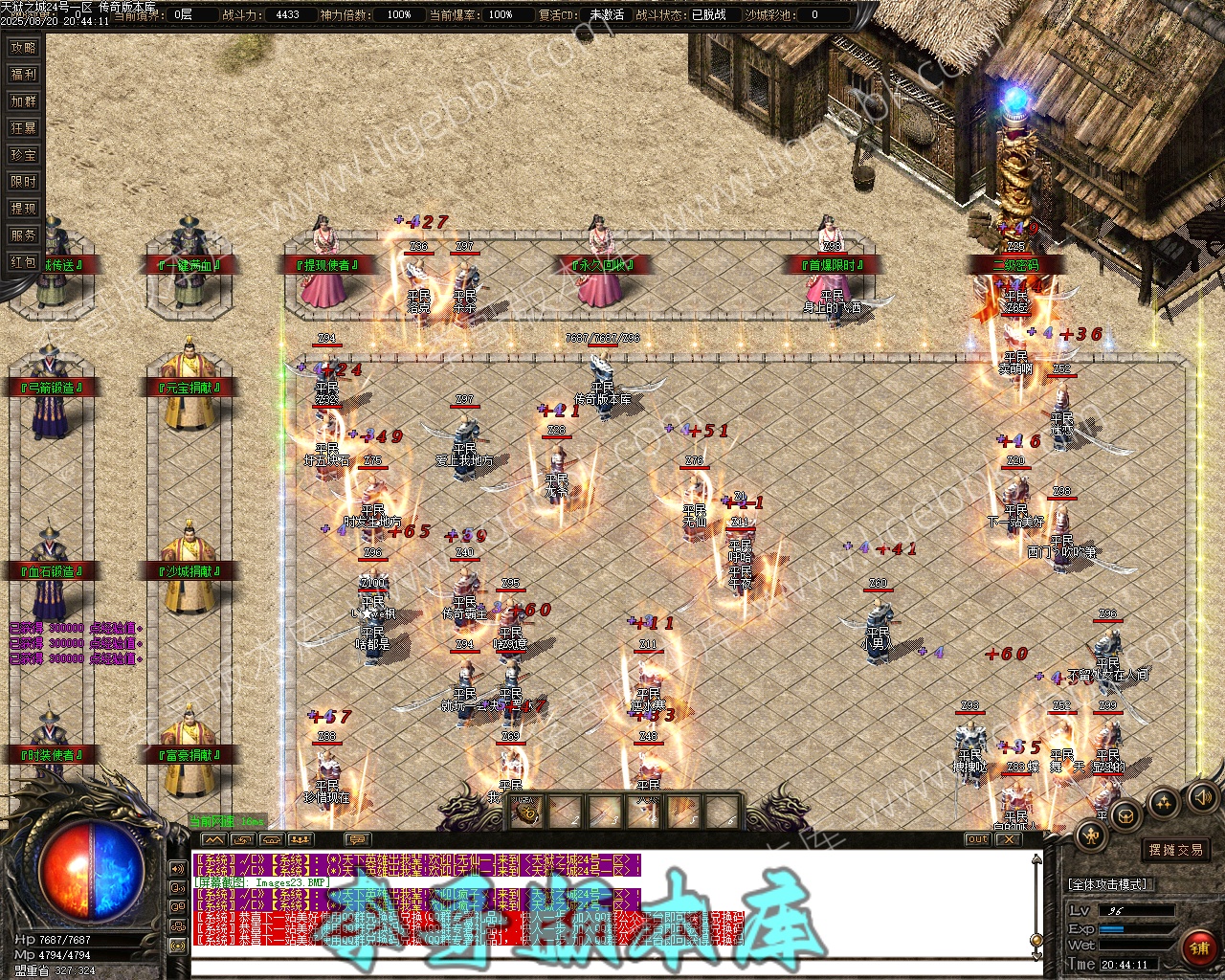The width and height of the screenshot is (1225, 980).
Task: Open the 珍宝 treasure menu
Action: (x=23, y=154)
